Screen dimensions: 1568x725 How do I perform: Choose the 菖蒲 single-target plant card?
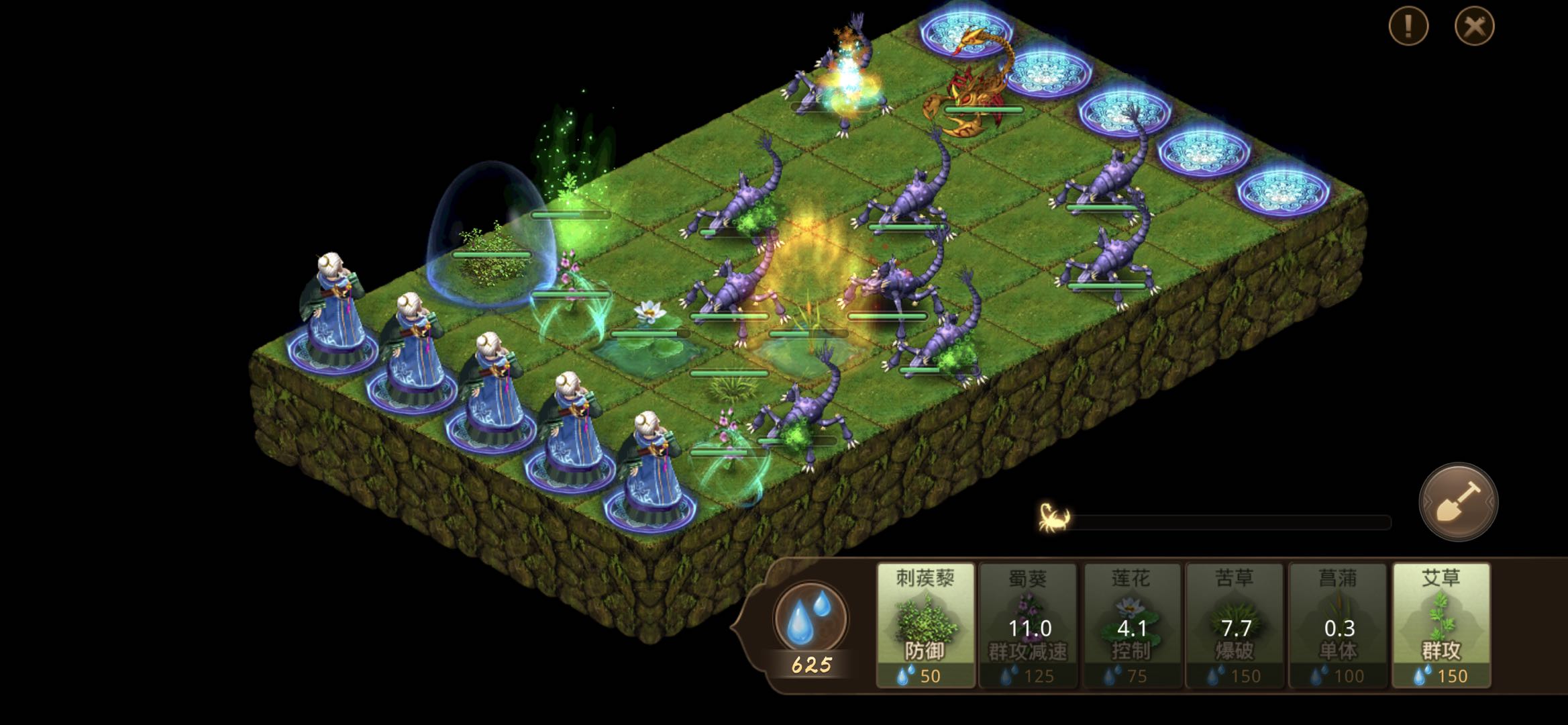pyautogui.click(x=1338, y=625)
